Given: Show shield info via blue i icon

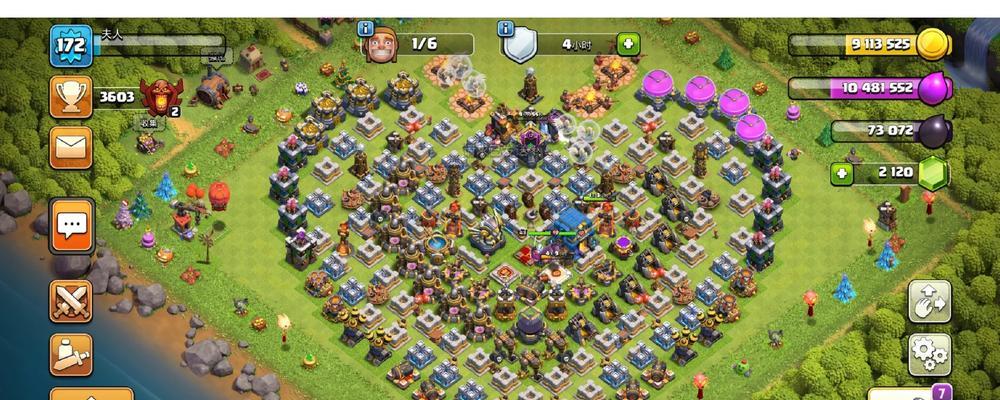Looking at the screenshot, I should 507,29.
